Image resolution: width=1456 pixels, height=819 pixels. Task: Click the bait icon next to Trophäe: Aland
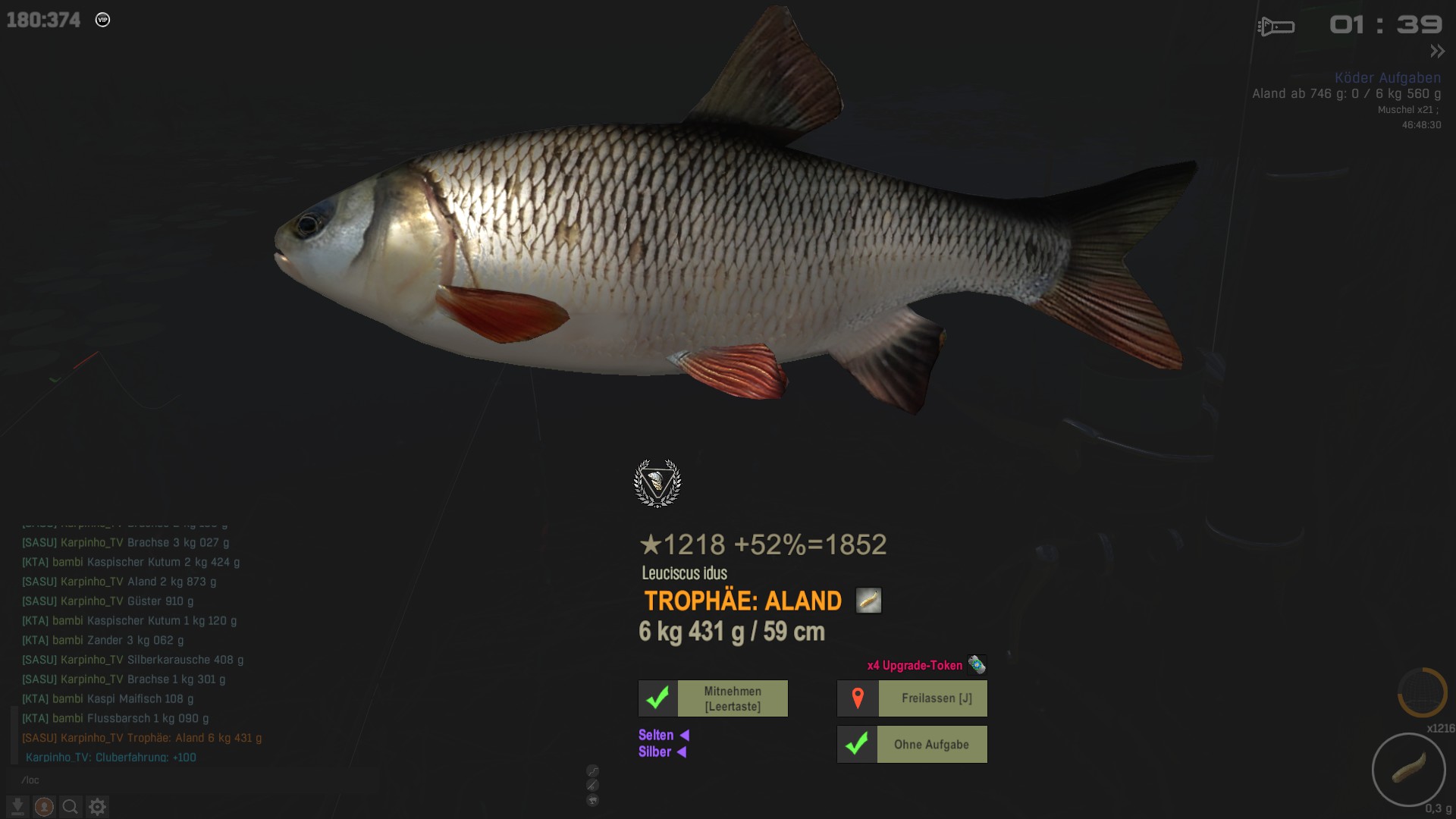point(868,601)
